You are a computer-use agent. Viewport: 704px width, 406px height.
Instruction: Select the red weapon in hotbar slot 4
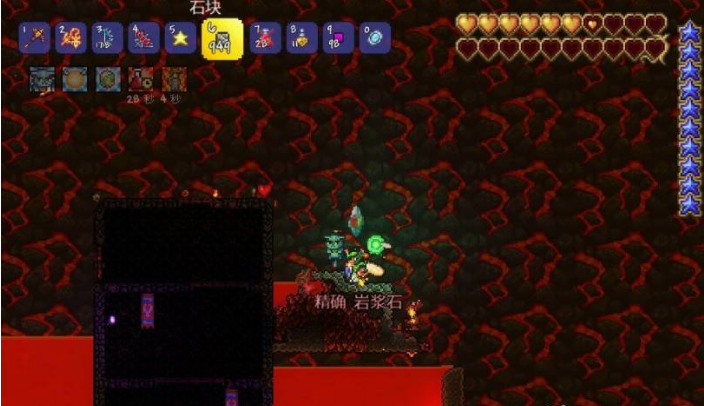click(x=143, y=39)
